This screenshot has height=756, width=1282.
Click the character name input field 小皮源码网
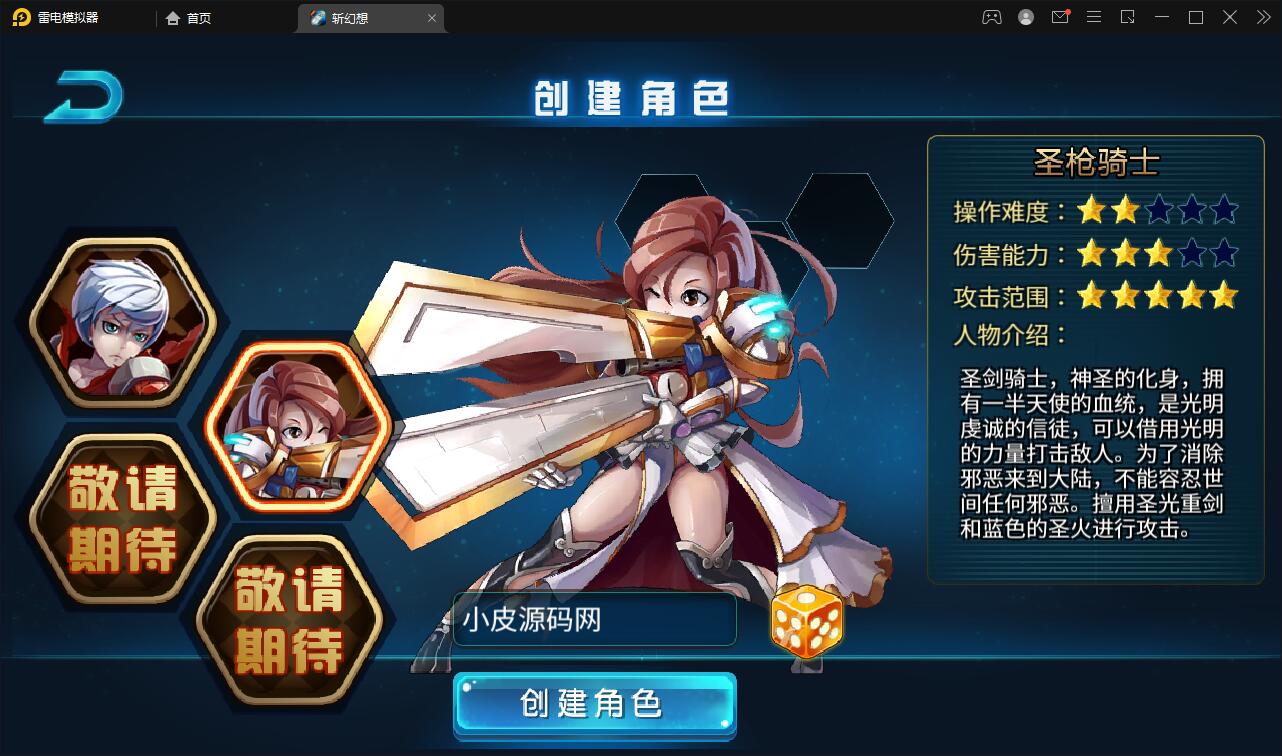(594, 620)
